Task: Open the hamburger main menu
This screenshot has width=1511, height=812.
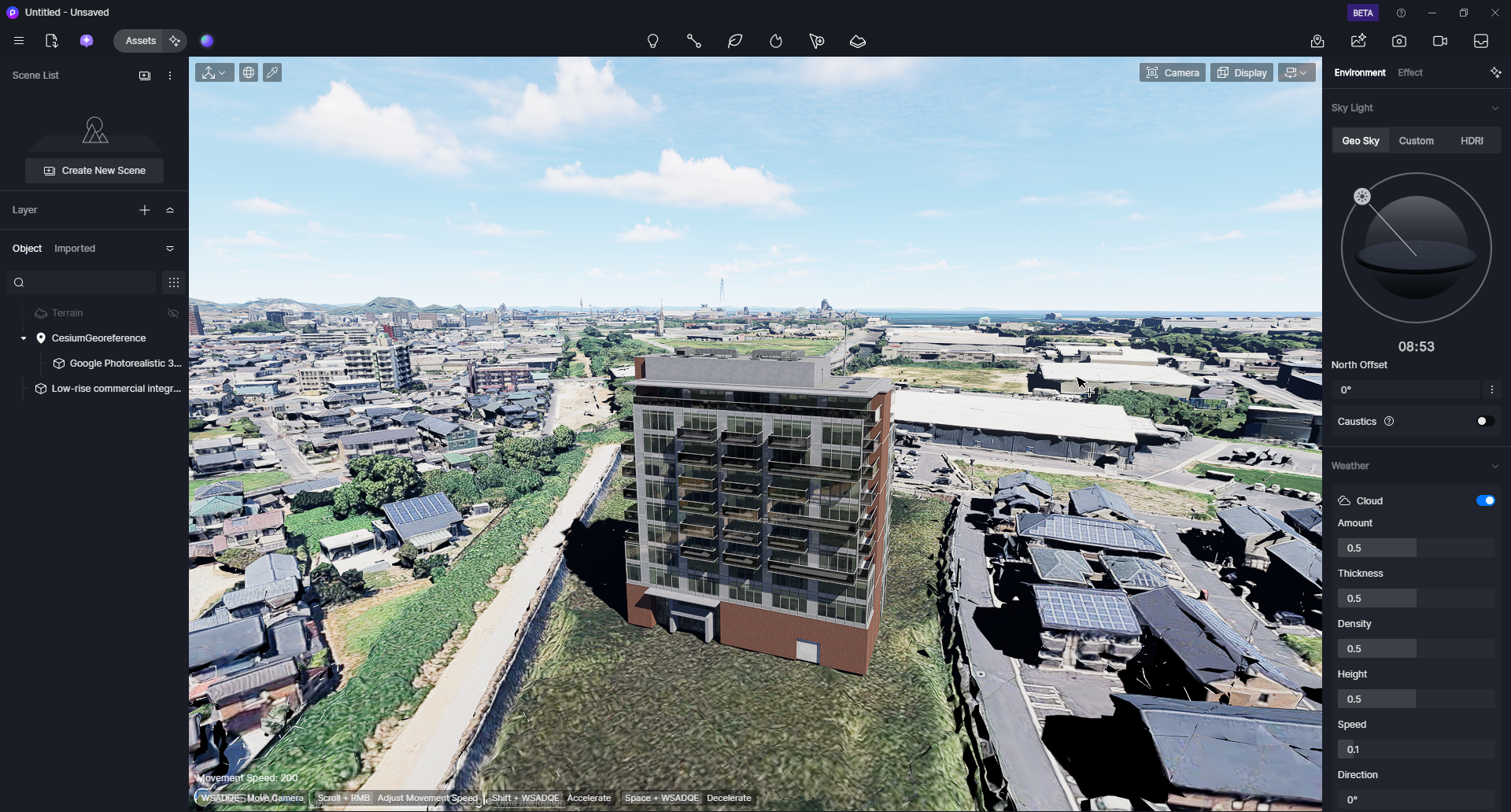Action: [19, 41]
